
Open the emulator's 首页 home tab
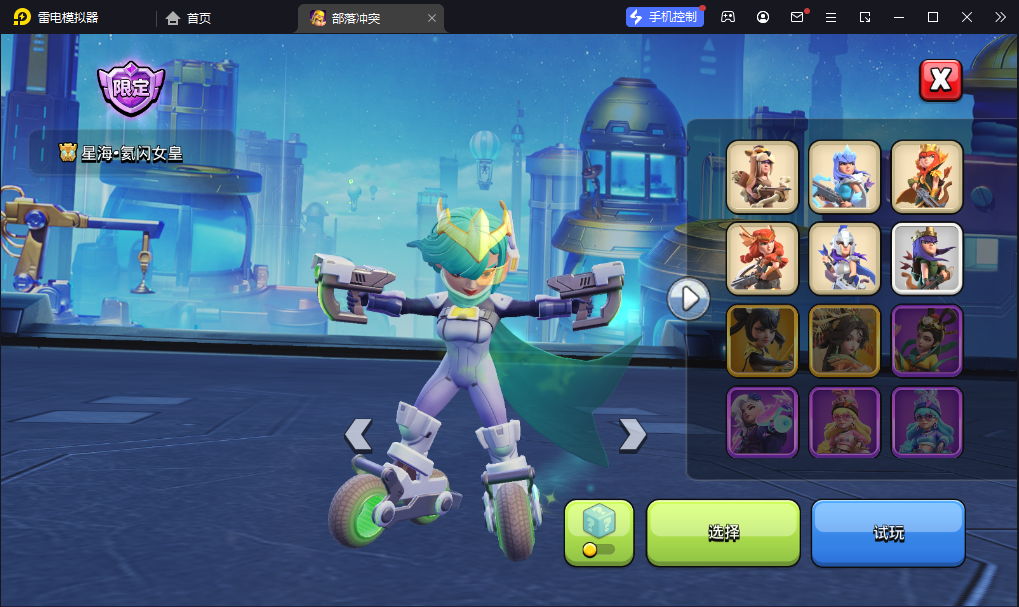(x=189, y=17)
